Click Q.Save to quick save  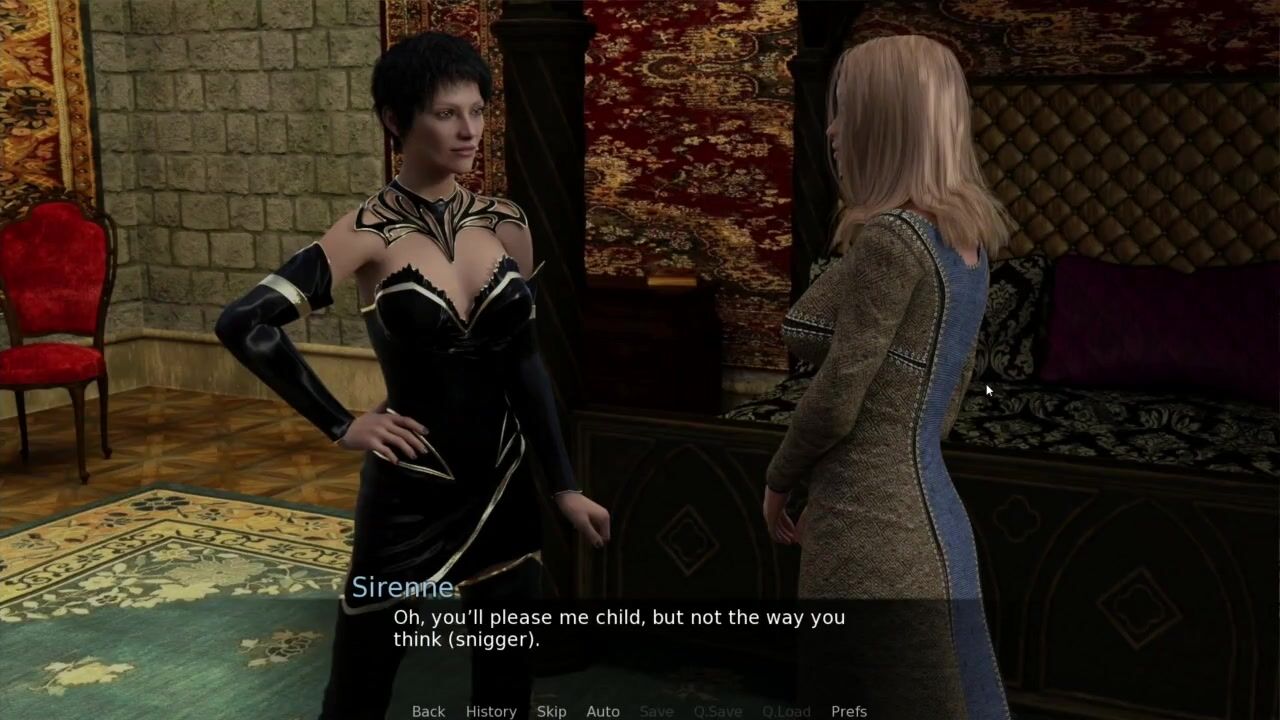pyautogui.click(x=718, y=711)
